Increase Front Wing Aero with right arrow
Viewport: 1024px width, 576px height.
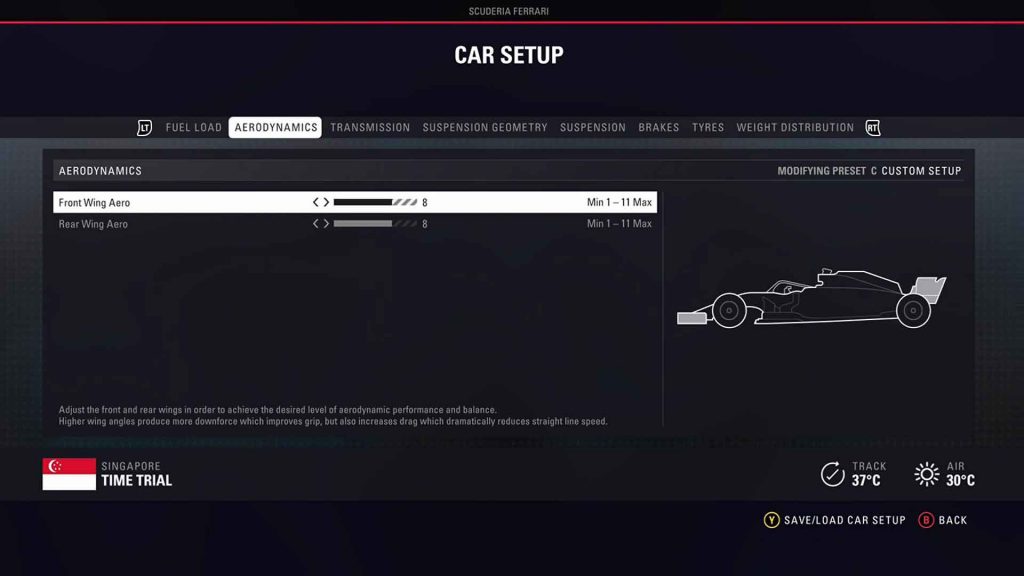(326, 203)
